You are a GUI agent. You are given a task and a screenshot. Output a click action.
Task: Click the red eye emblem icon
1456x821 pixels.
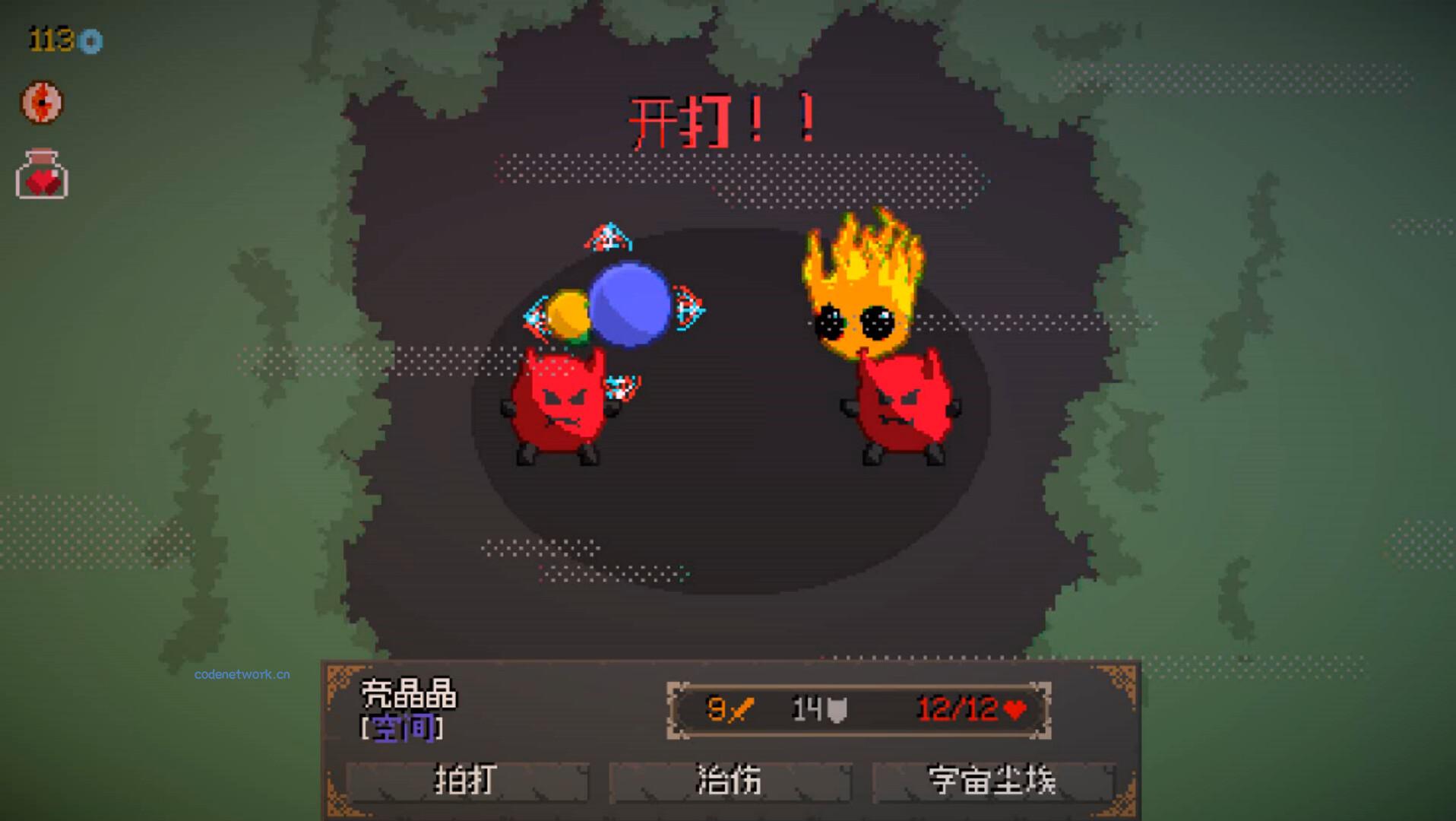pos(42,103)
